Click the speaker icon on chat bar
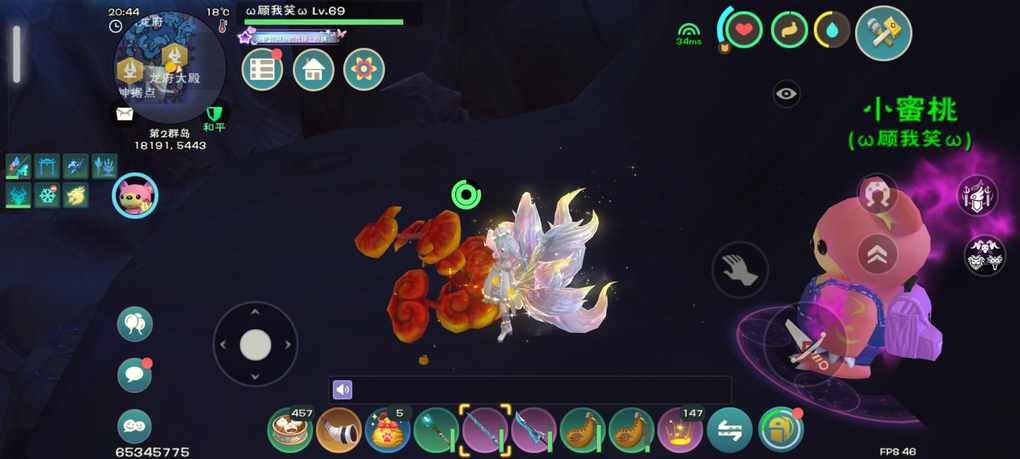1020x459 pixels. coord(343,390)
